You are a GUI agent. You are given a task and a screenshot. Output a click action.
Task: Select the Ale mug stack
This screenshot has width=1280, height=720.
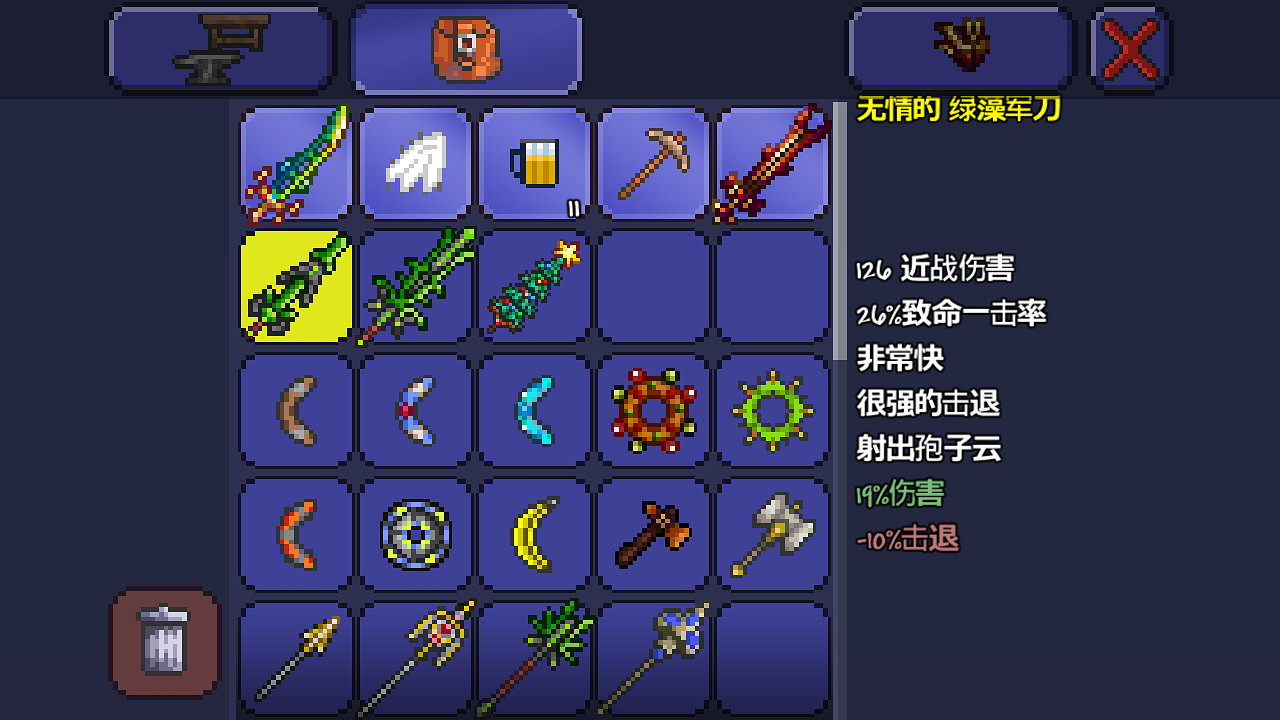coord(534,163)
